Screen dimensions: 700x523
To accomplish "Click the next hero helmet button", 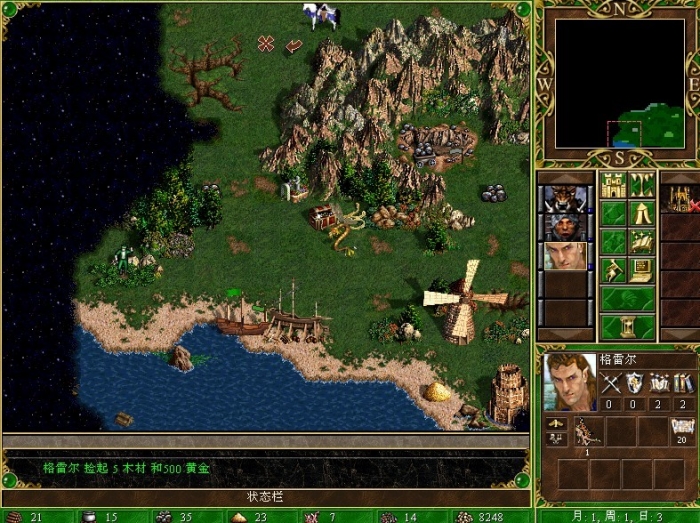I will (628, 298).
